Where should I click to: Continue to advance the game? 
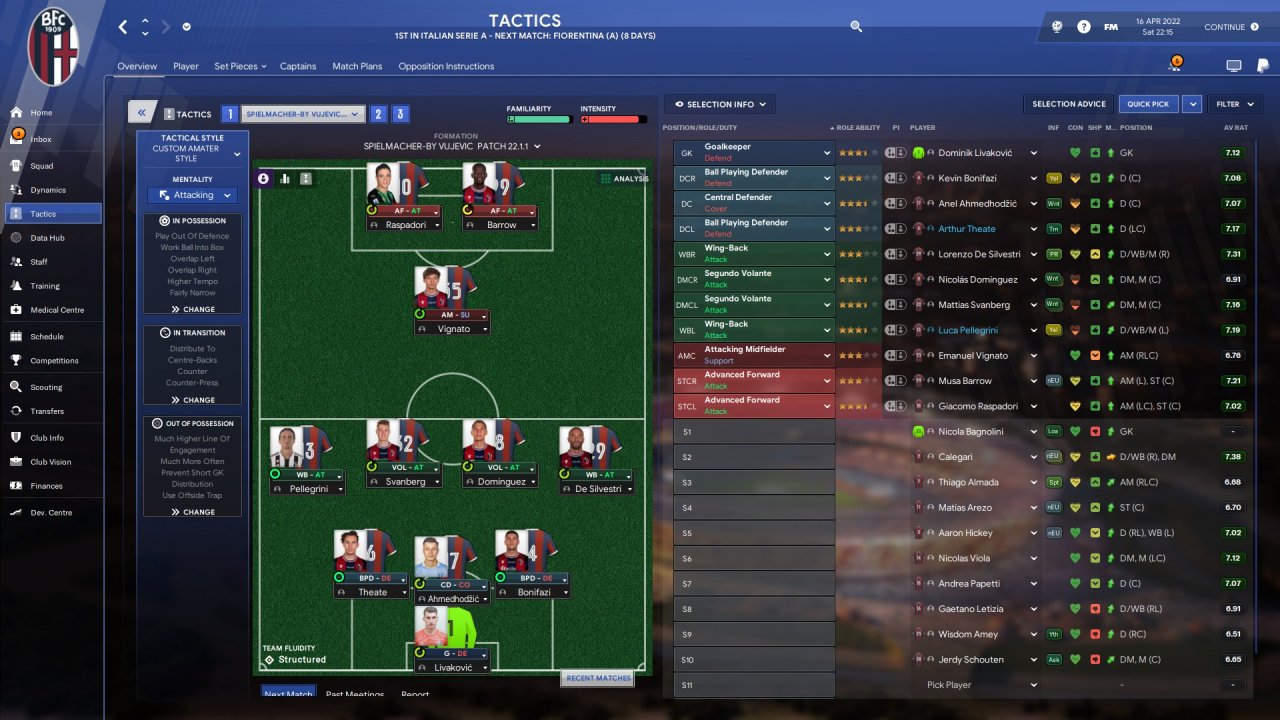coord(1231,27)
